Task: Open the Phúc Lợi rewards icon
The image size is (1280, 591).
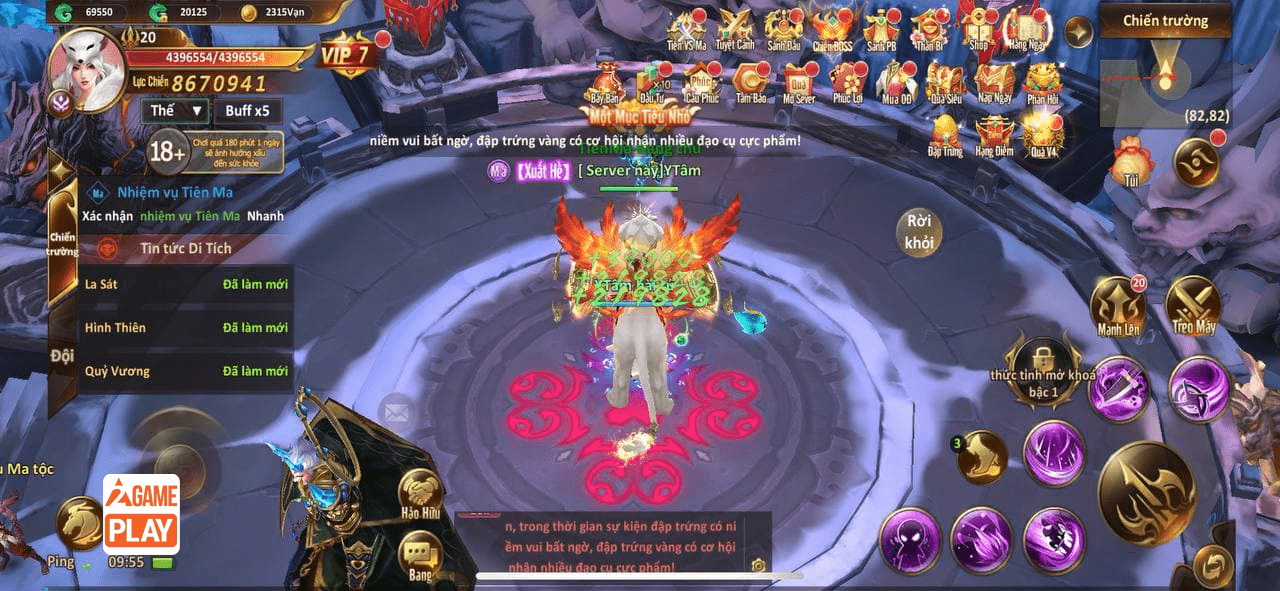Action: point(847,81)
